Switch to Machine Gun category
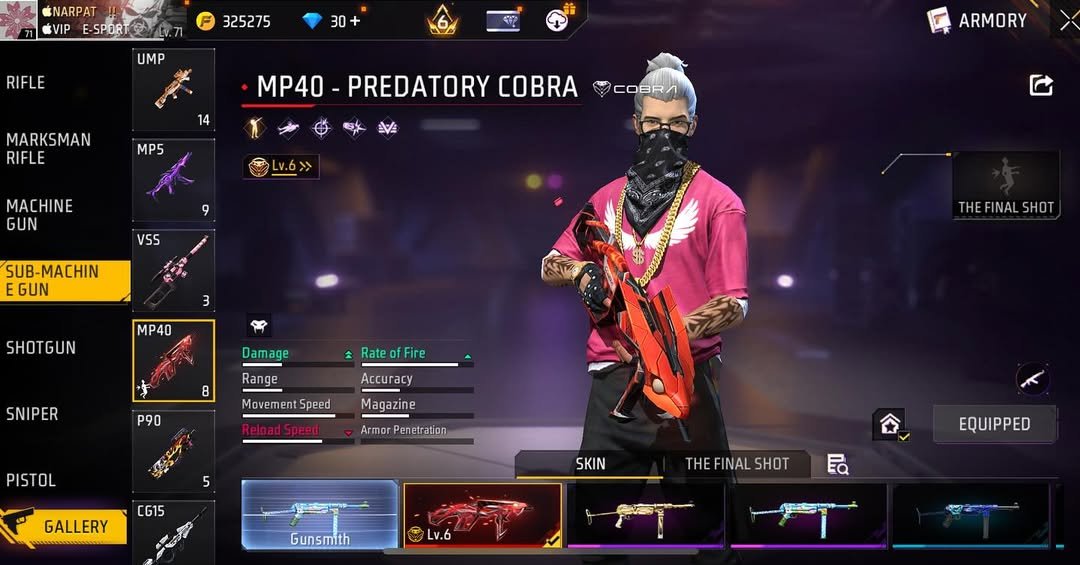 point(40,214)
